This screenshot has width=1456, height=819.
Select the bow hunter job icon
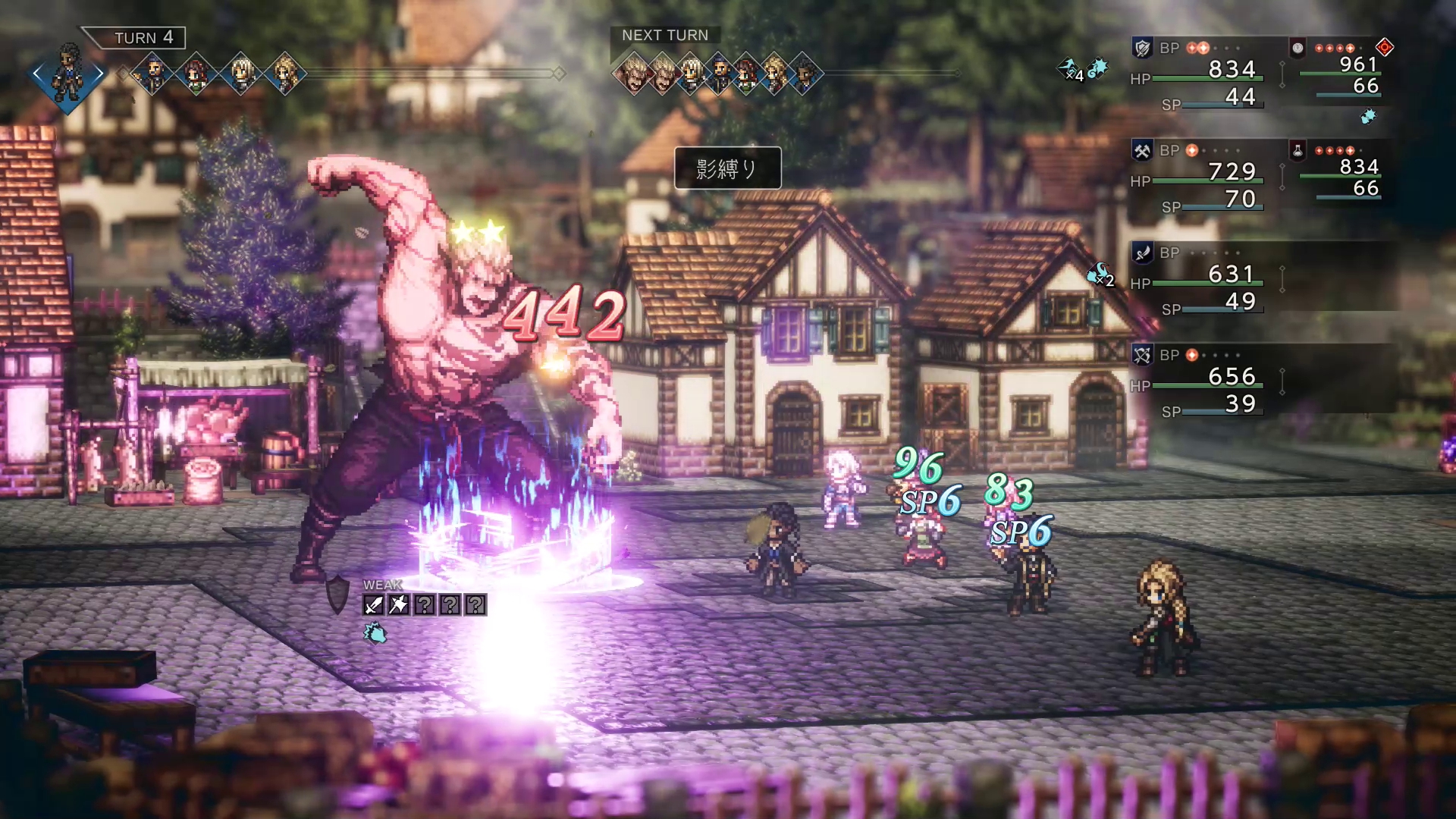(x=1142, y=355)
